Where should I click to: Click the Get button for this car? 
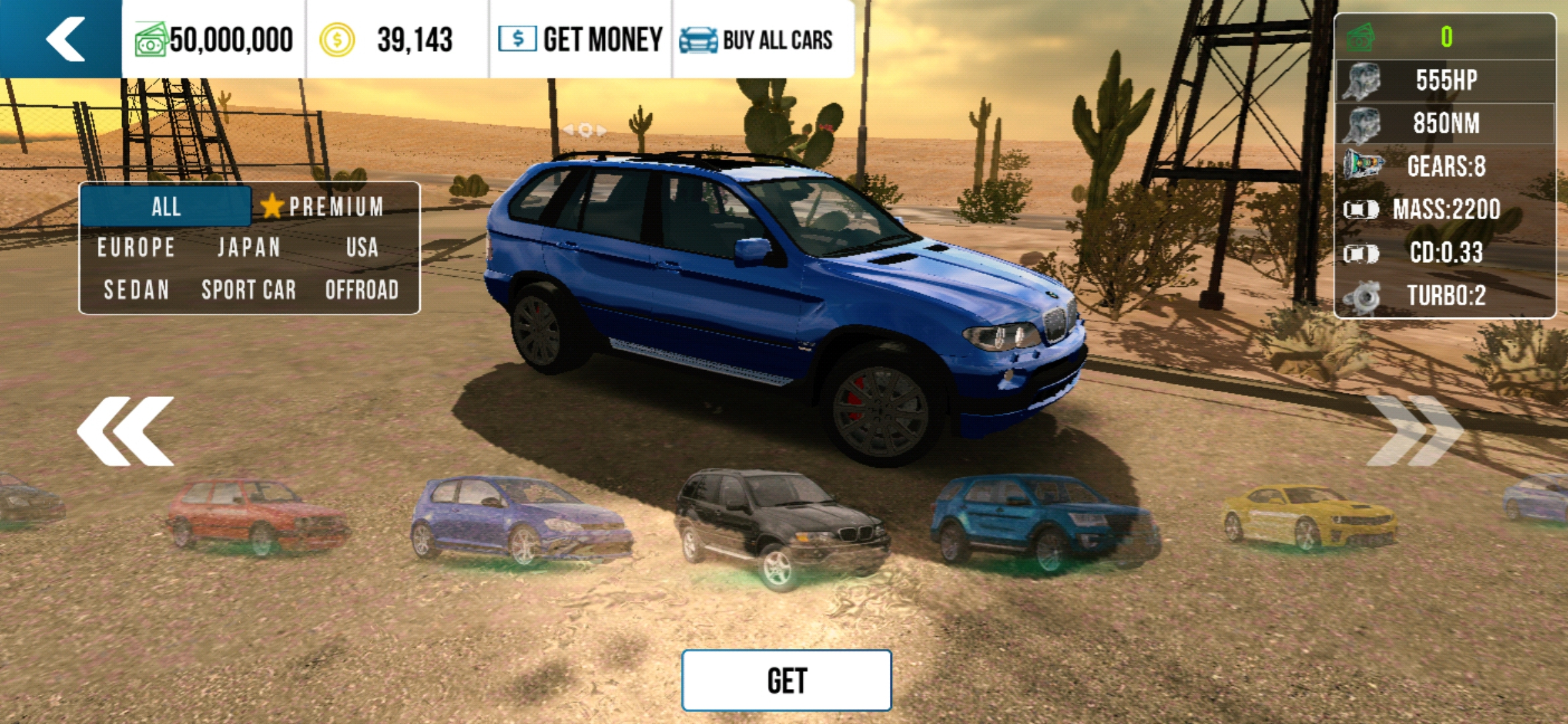(786, 681)
